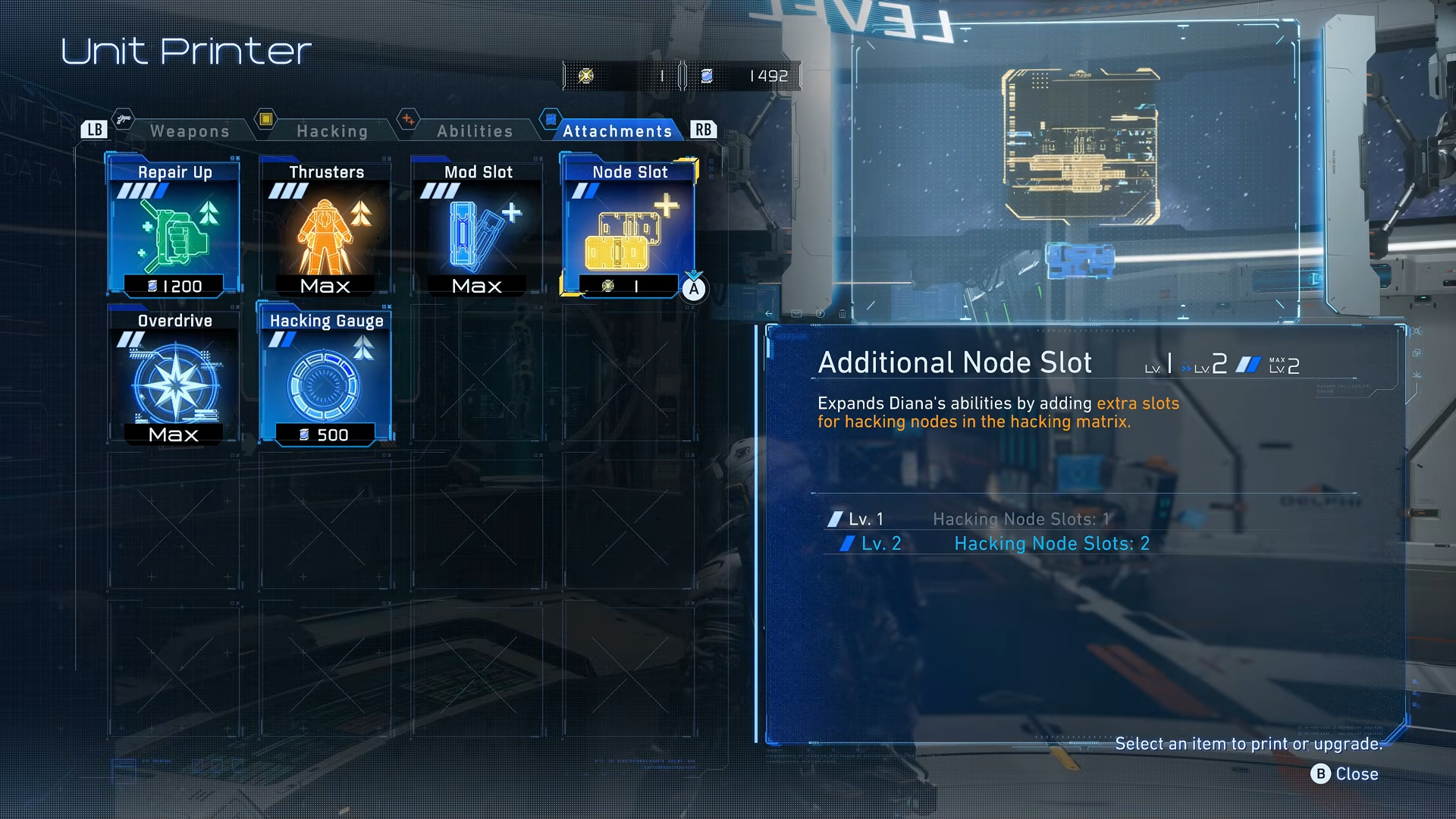Image resolution: width=1456 pixels, height=819 pixels.
Task: Select the Hacking Gauge attachment
Action: 326,376
